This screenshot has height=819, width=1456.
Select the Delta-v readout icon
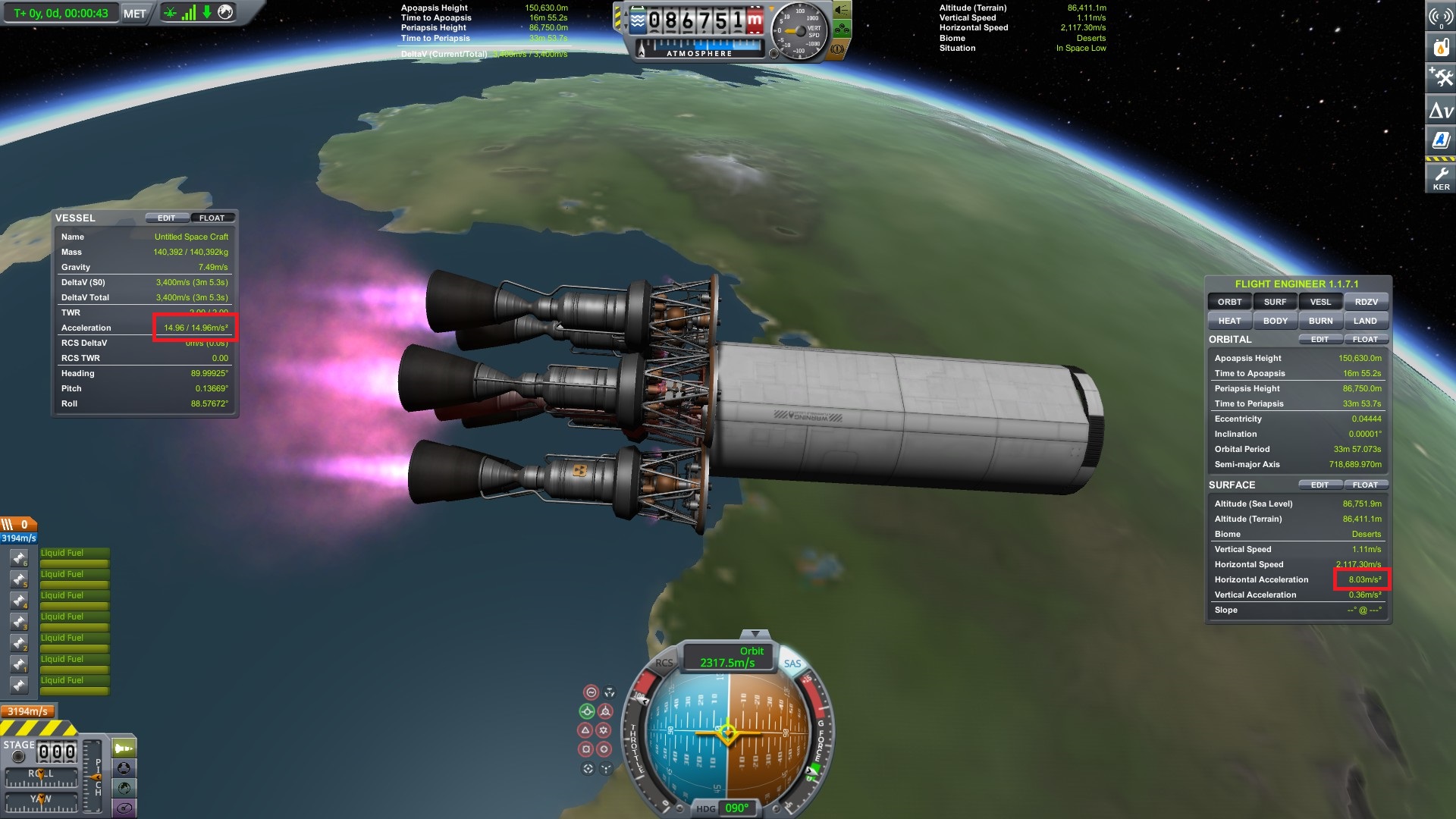pyautogui.click(x=1442, y=108)
